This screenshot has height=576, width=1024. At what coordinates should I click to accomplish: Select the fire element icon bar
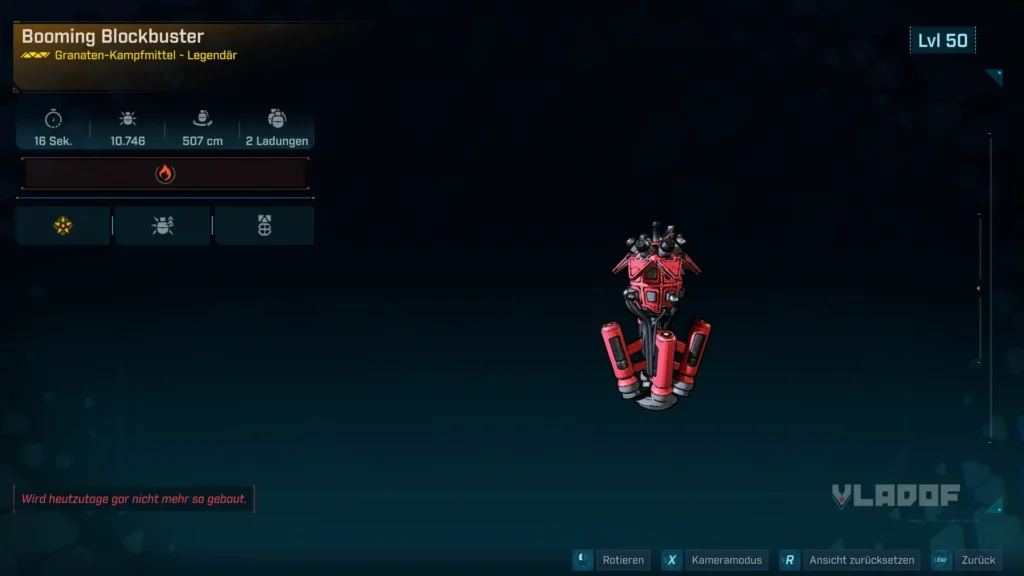click(x=165, y=174)
